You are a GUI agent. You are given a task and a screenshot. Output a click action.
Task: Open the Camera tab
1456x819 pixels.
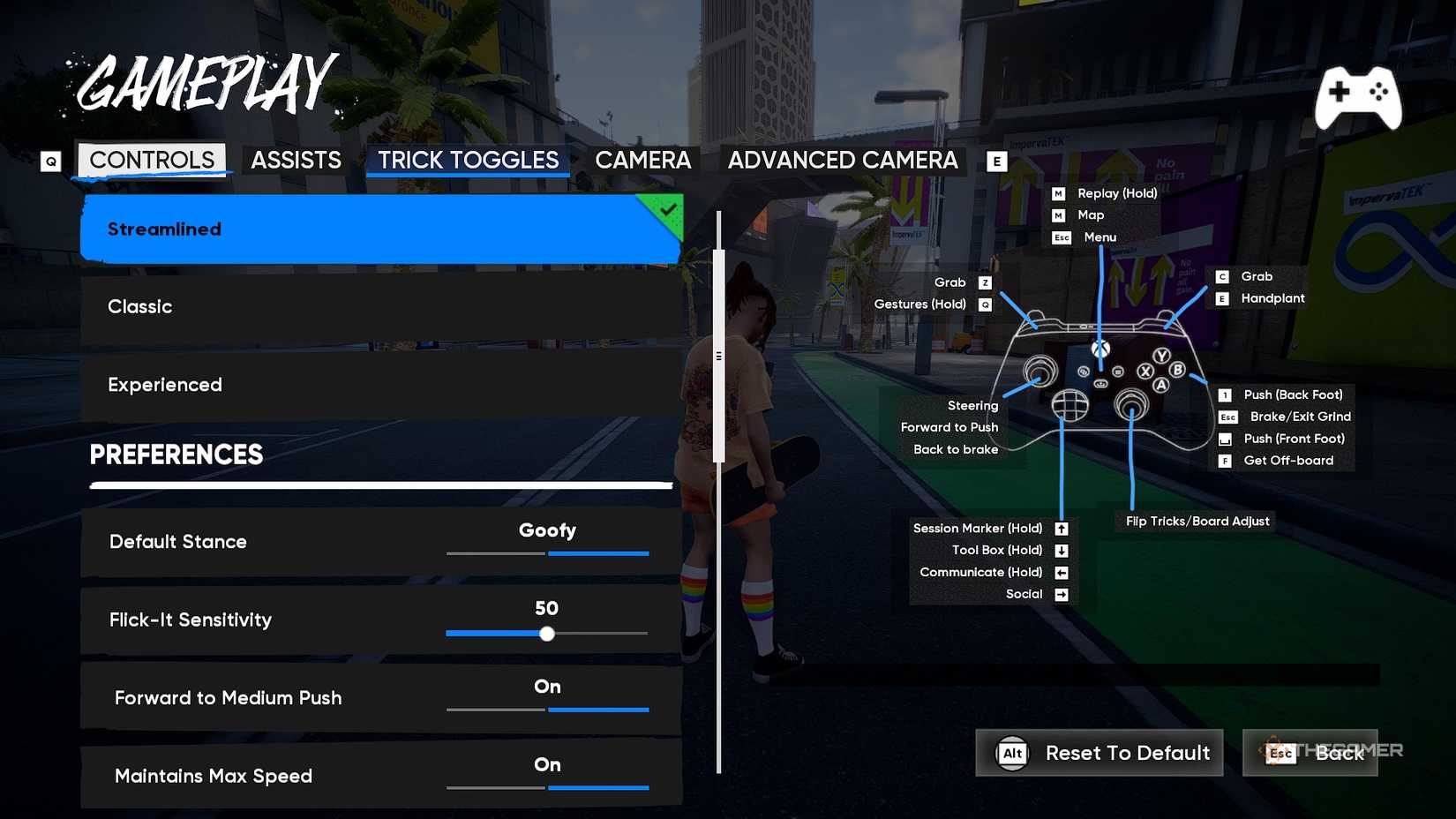[x=643, y=160]
